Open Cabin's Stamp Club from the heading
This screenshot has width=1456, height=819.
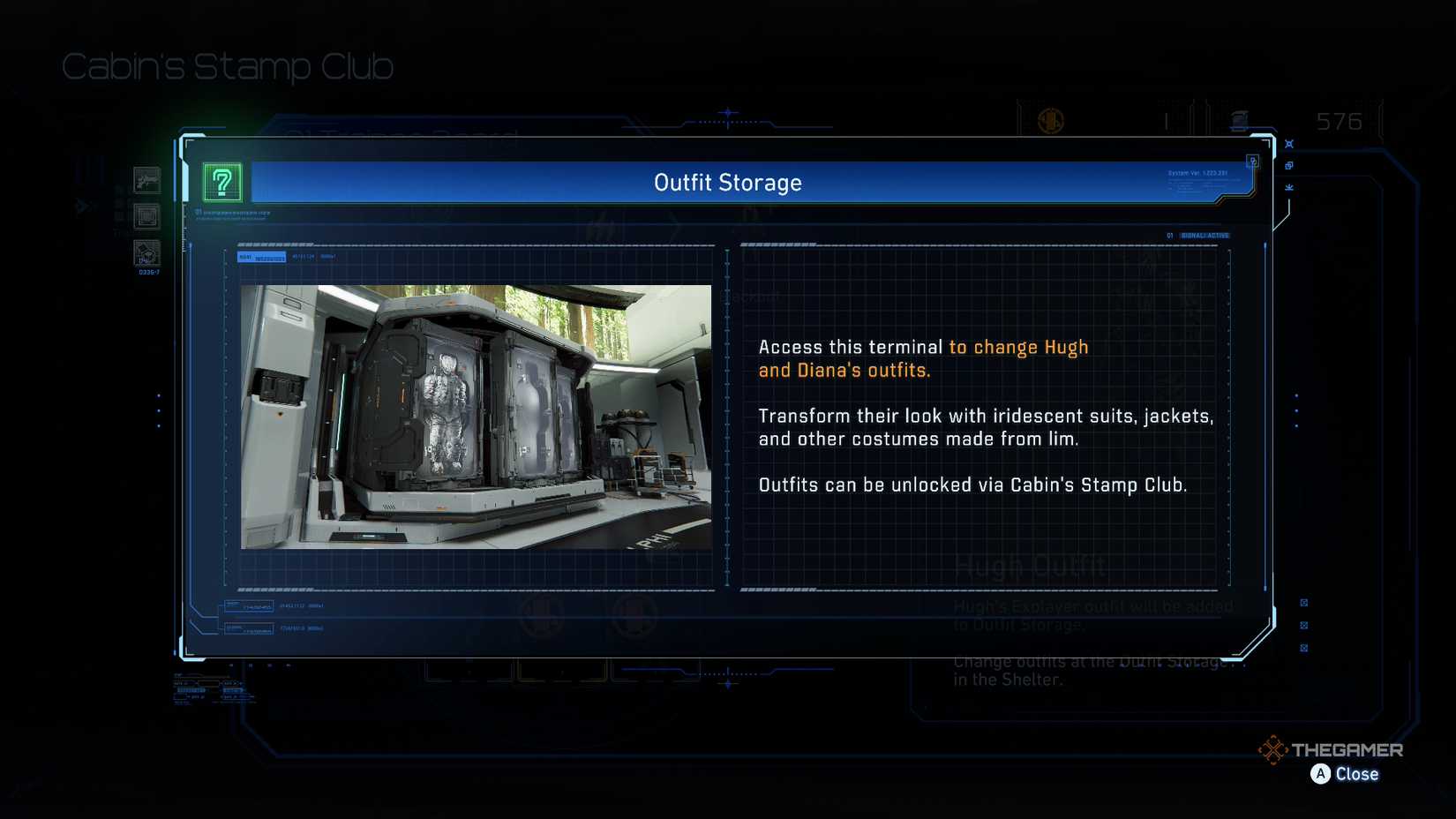pos(227,65)
